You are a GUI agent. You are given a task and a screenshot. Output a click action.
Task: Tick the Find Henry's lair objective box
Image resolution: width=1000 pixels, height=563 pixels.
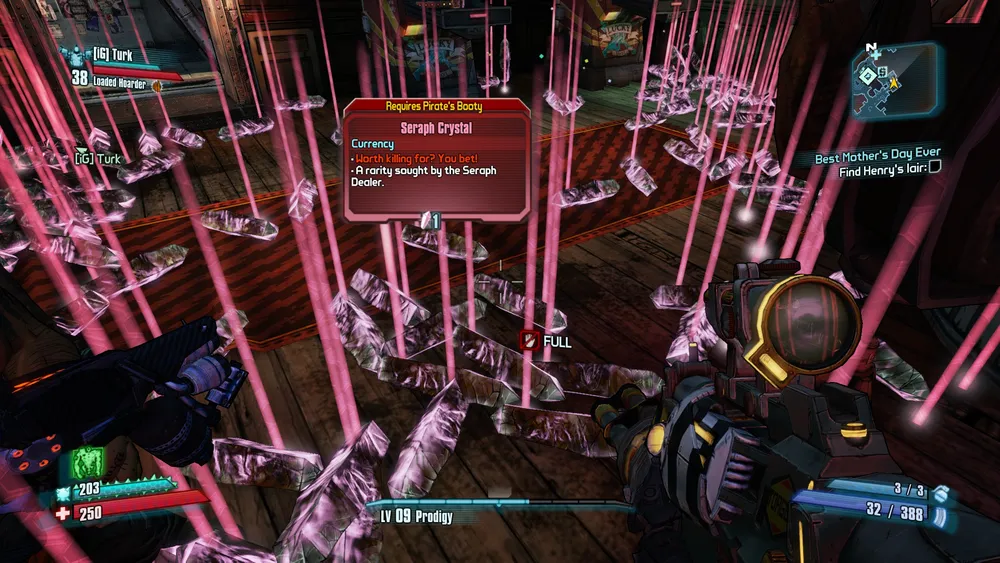click(934, 169)
